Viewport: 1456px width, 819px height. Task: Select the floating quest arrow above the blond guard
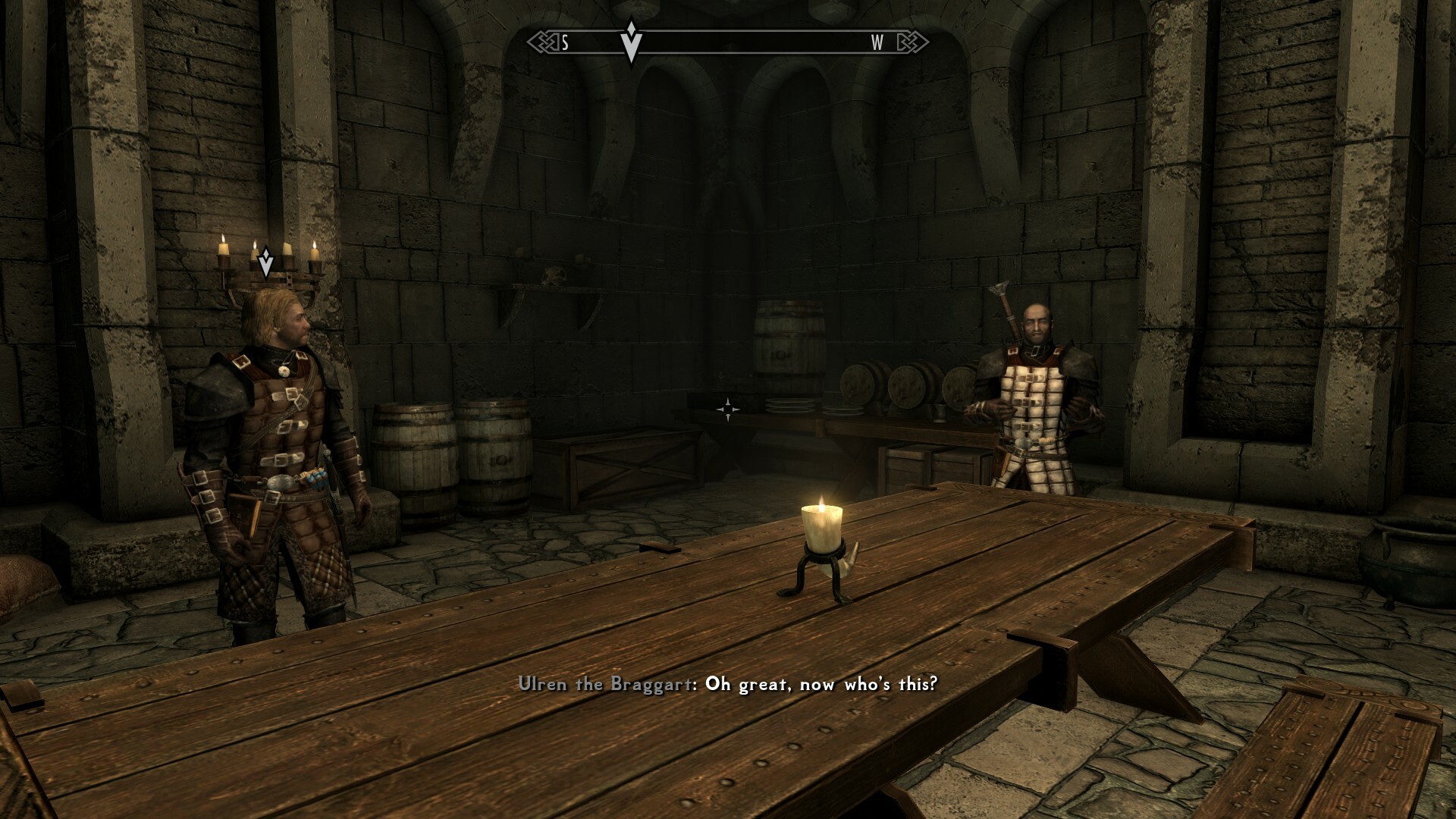coord(265,262)
